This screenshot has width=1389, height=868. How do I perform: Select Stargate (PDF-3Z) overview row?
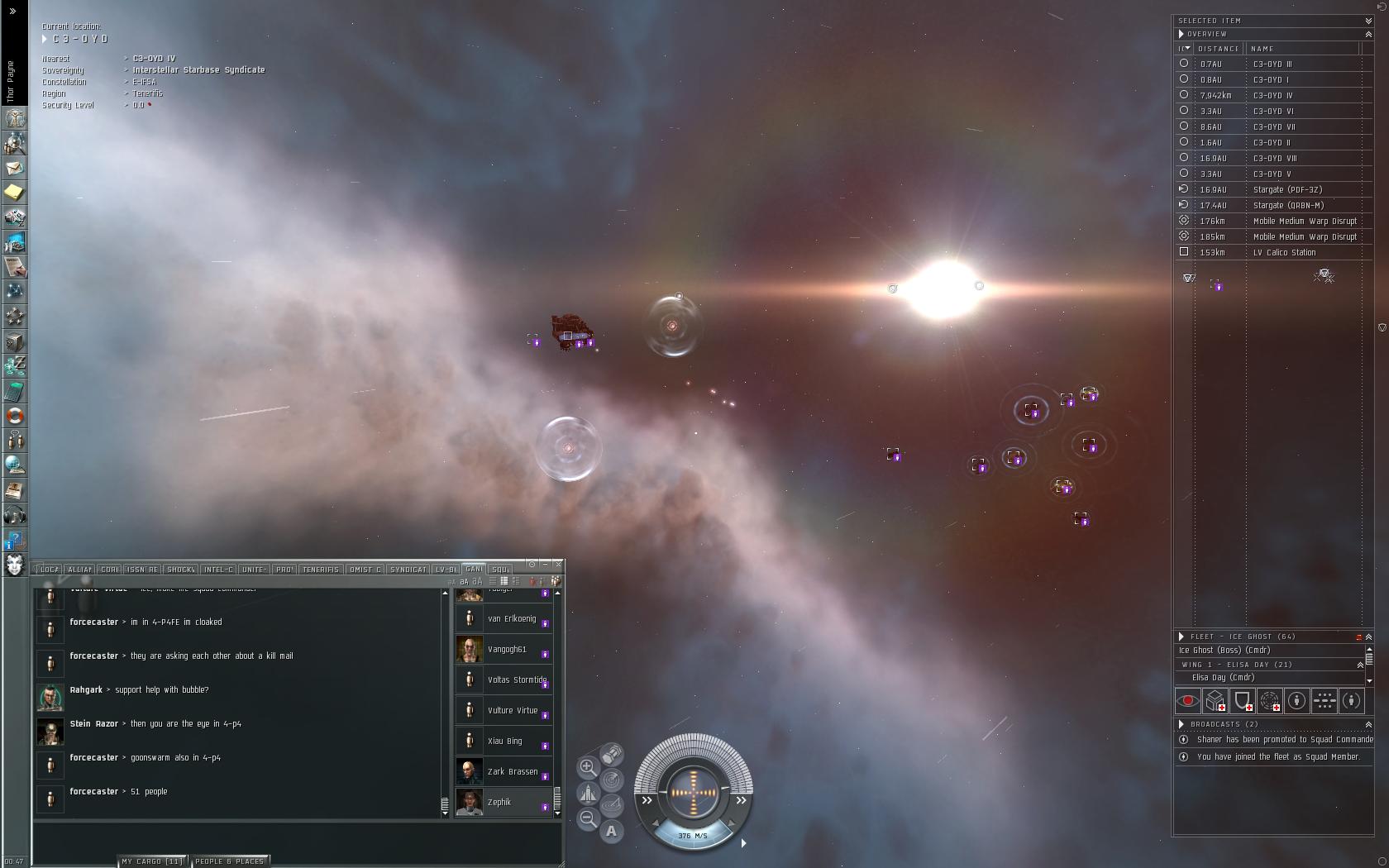1286,190
